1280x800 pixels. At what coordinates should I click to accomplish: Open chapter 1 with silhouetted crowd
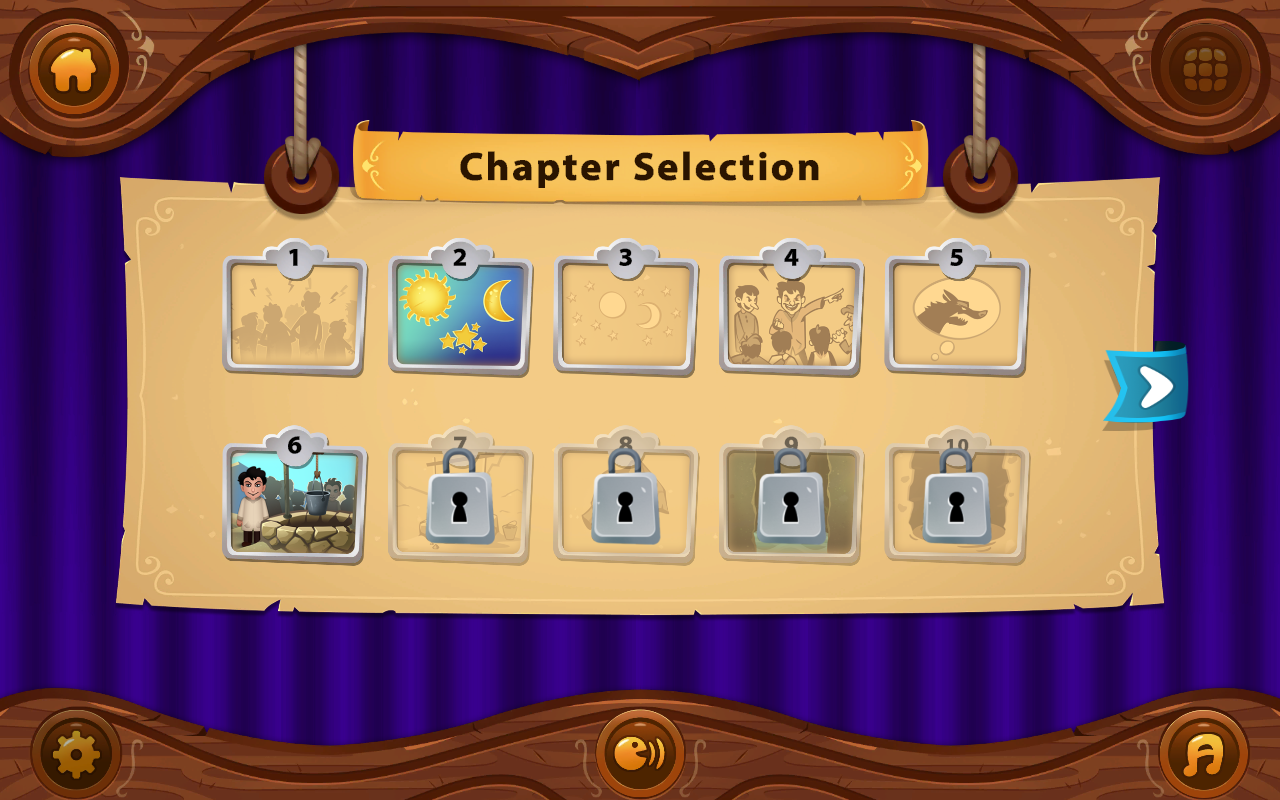(294, 316)
